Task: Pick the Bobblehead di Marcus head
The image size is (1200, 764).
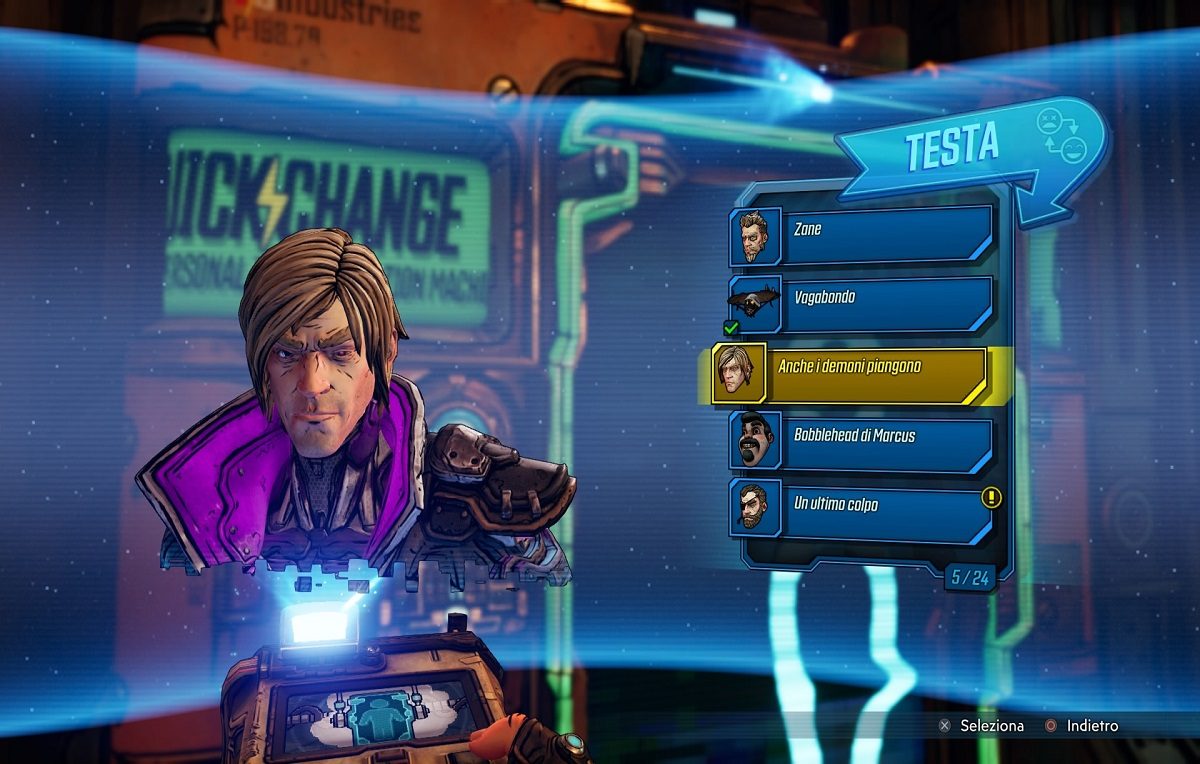Action: [862, 440]
